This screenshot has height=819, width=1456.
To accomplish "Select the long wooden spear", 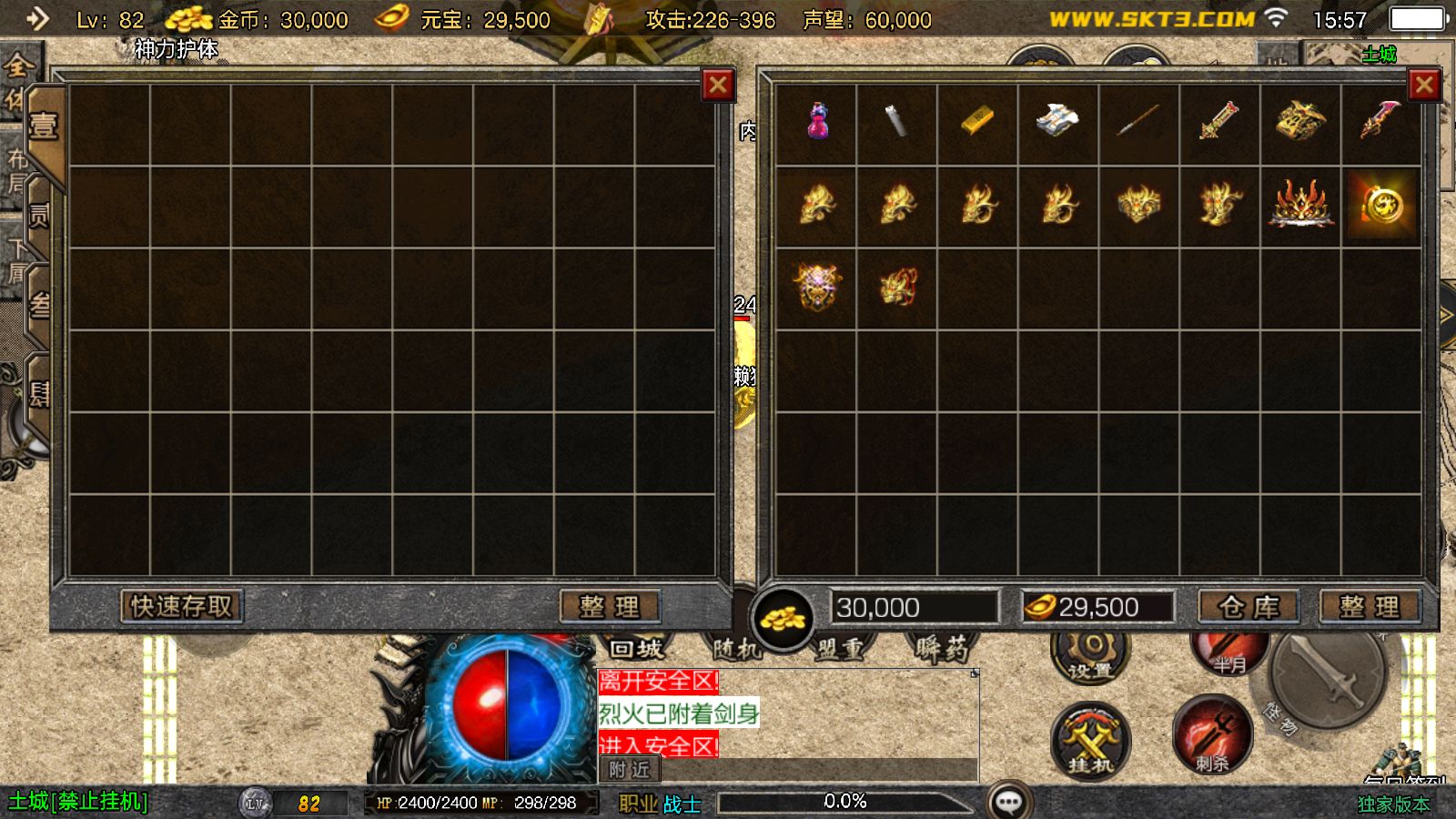I will click(1138, 120).
